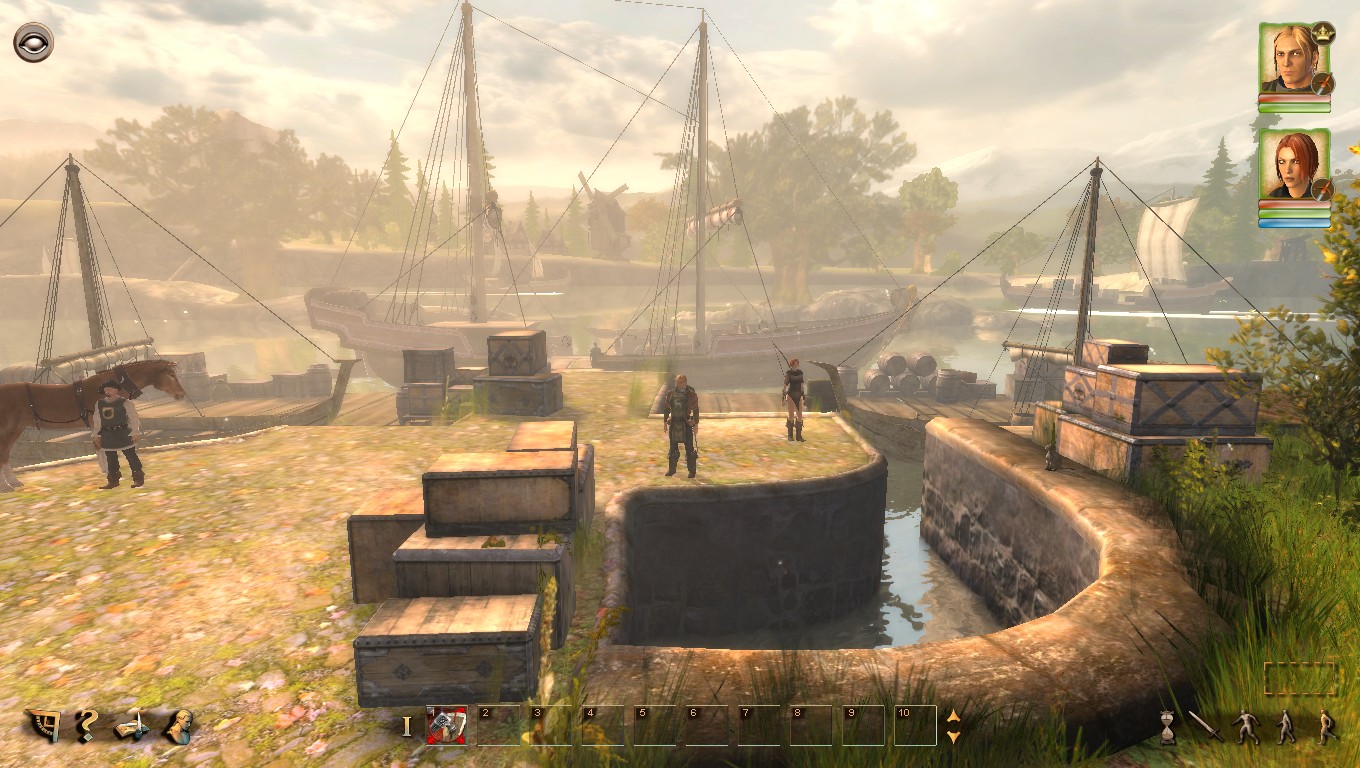
Task: Click the crown badge on the hero's portrait
Action: (1322, 33)
